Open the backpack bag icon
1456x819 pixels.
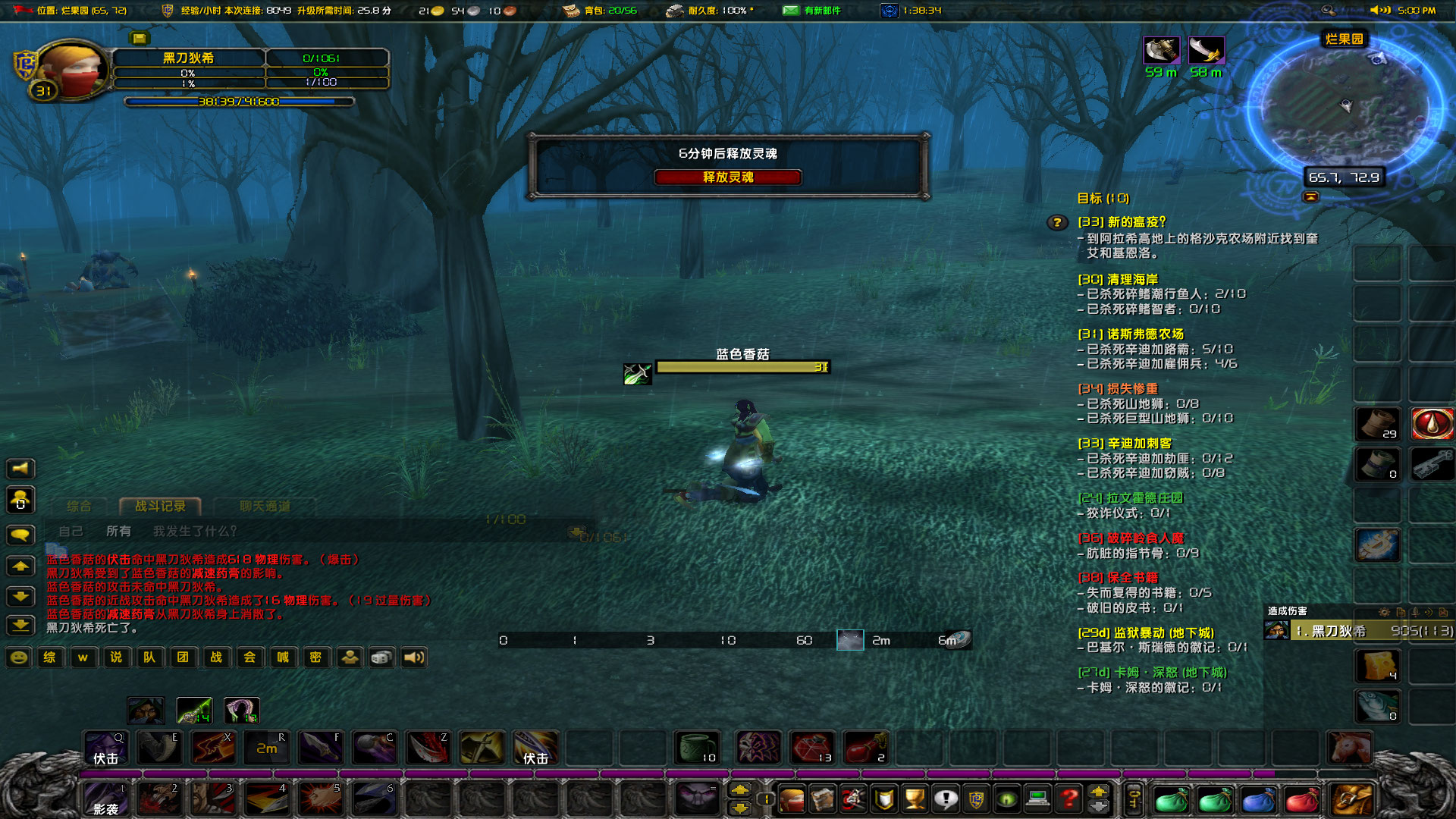click(1351, 799)
